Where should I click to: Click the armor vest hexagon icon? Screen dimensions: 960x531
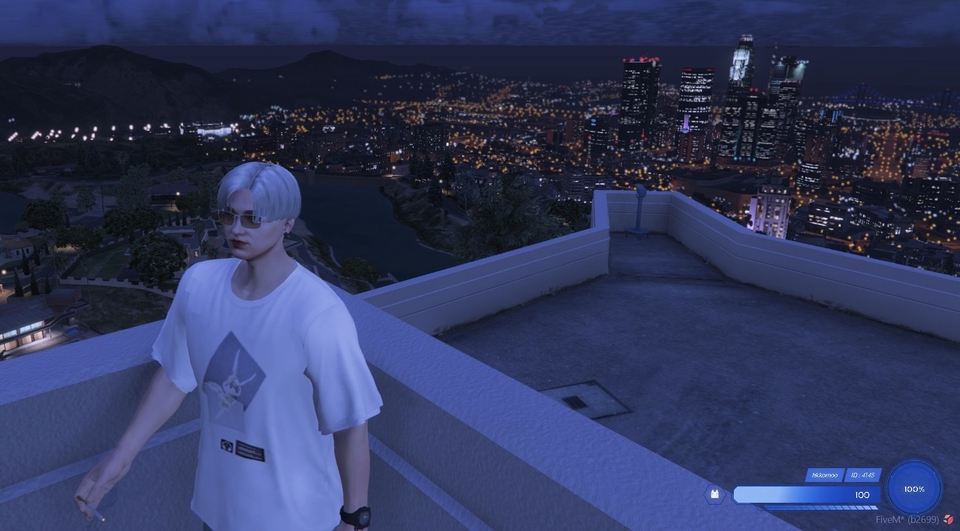(716, 494)
